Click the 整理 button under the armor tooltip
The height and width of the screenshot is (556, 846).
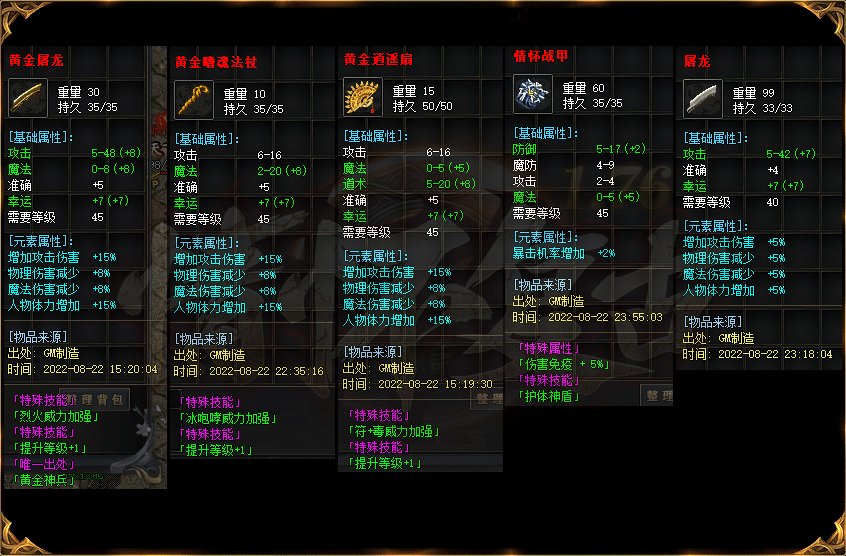coord(659,396)
